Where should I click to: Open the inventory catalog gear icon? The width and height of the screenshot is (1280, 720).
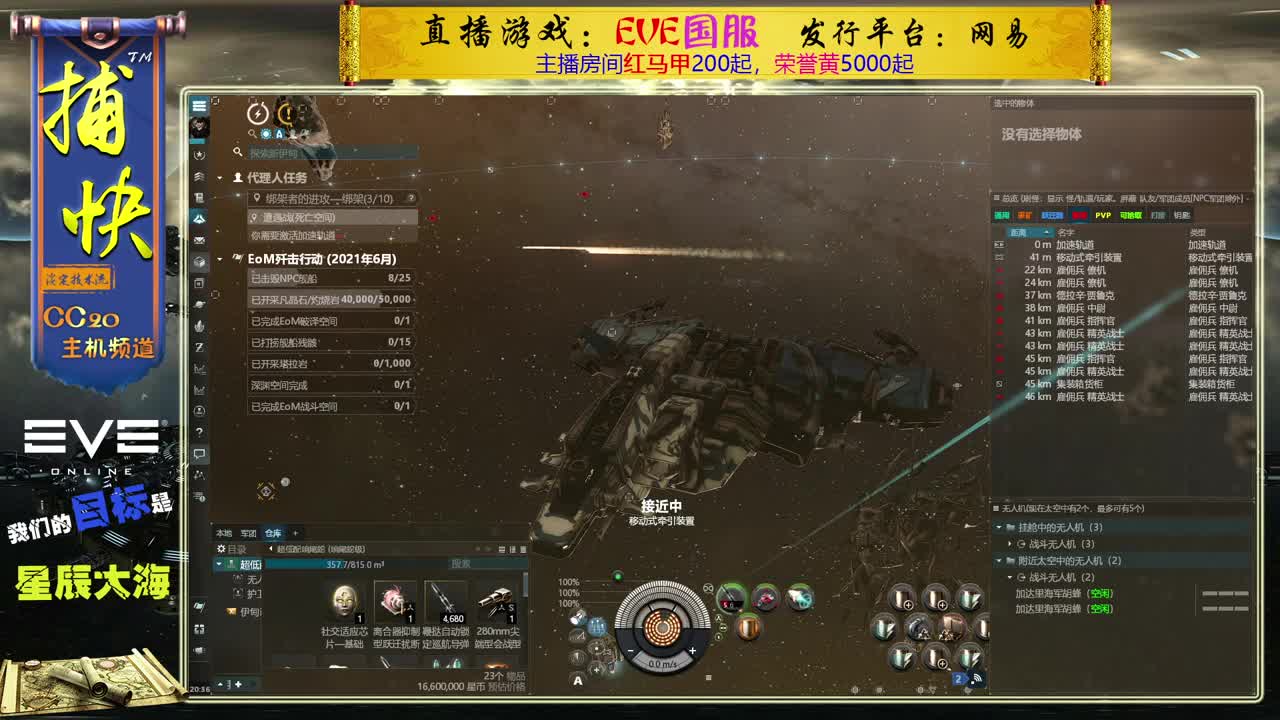click(220, 548)
